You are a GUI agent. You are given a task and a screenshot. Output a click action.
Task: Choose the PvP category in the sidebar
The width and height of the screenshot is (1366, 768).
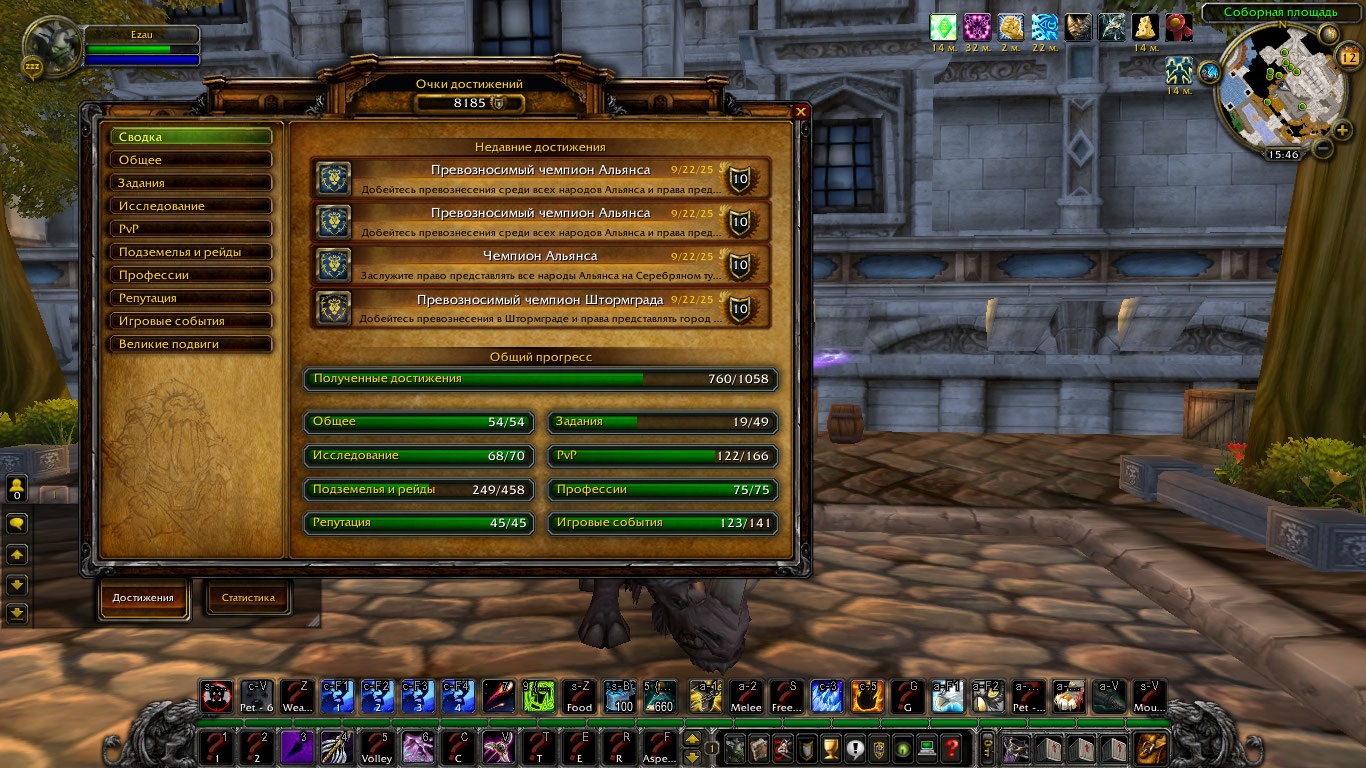click(190, 229)
